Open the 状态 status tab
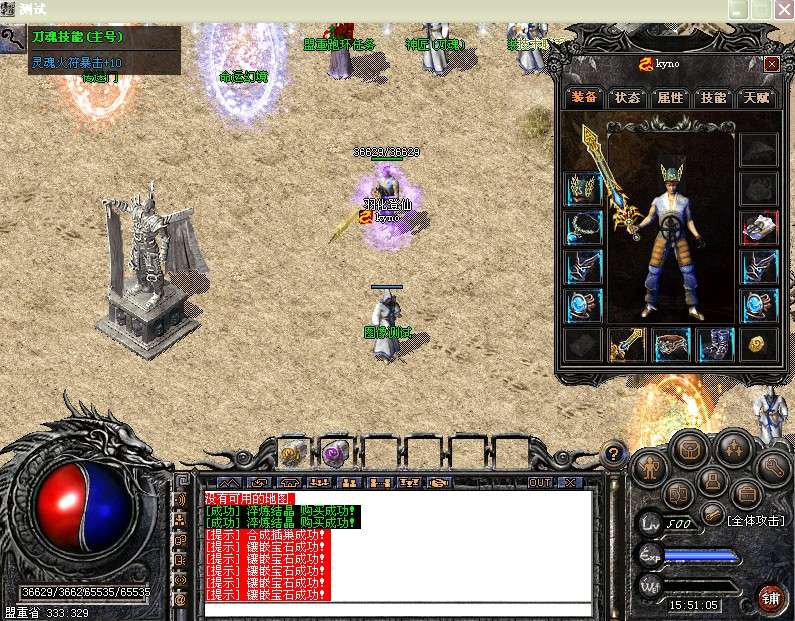 click(627, 98)
